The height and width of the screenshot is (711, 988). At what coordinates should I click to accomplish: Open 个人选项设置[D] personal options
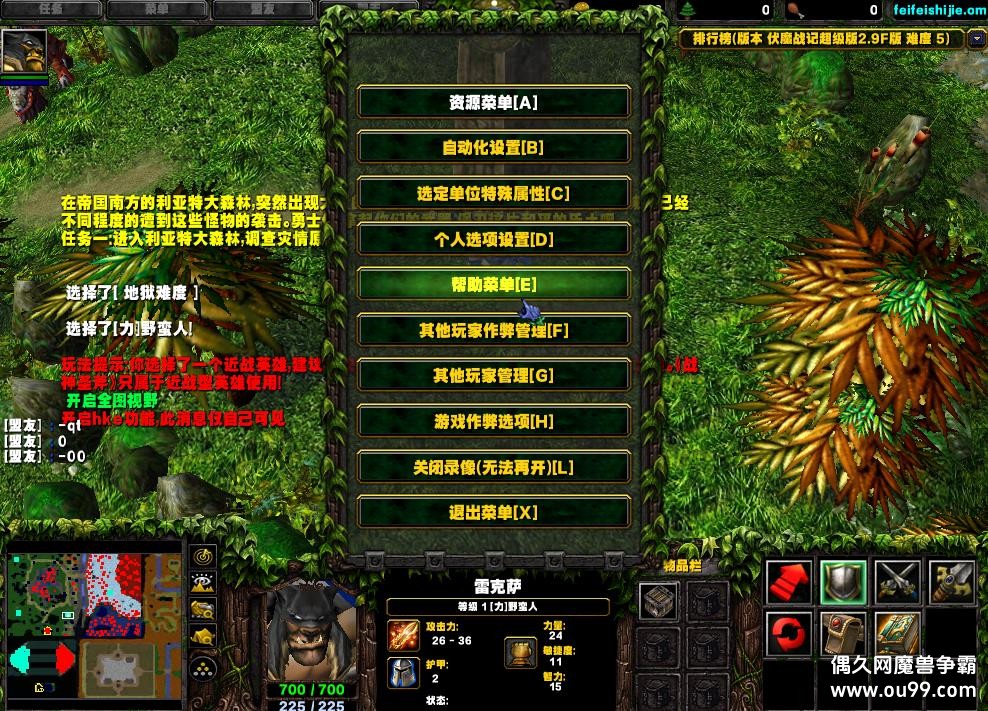pos(493,240)
